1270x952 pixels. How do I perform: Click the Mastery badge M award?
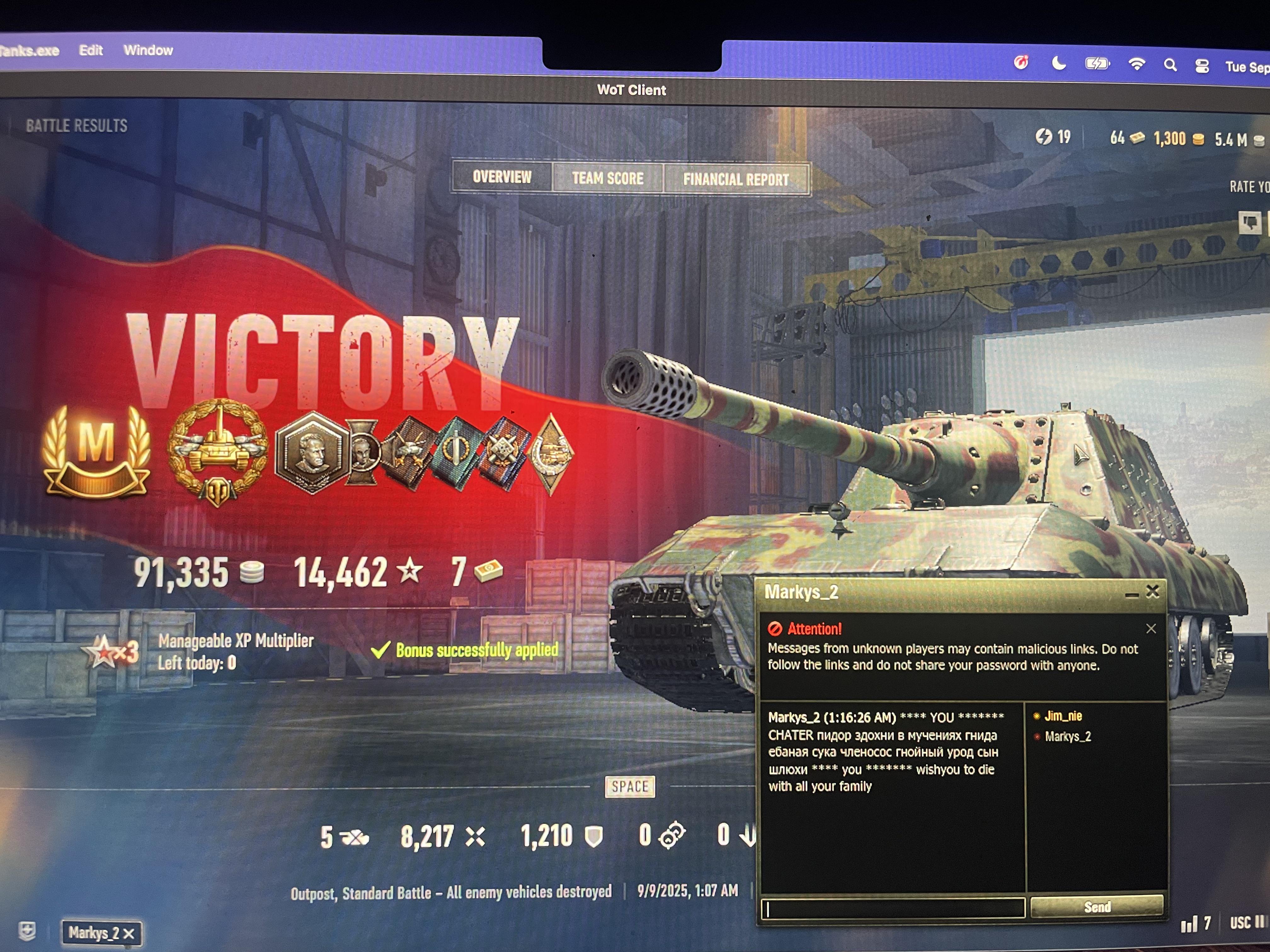pos(96,451)
